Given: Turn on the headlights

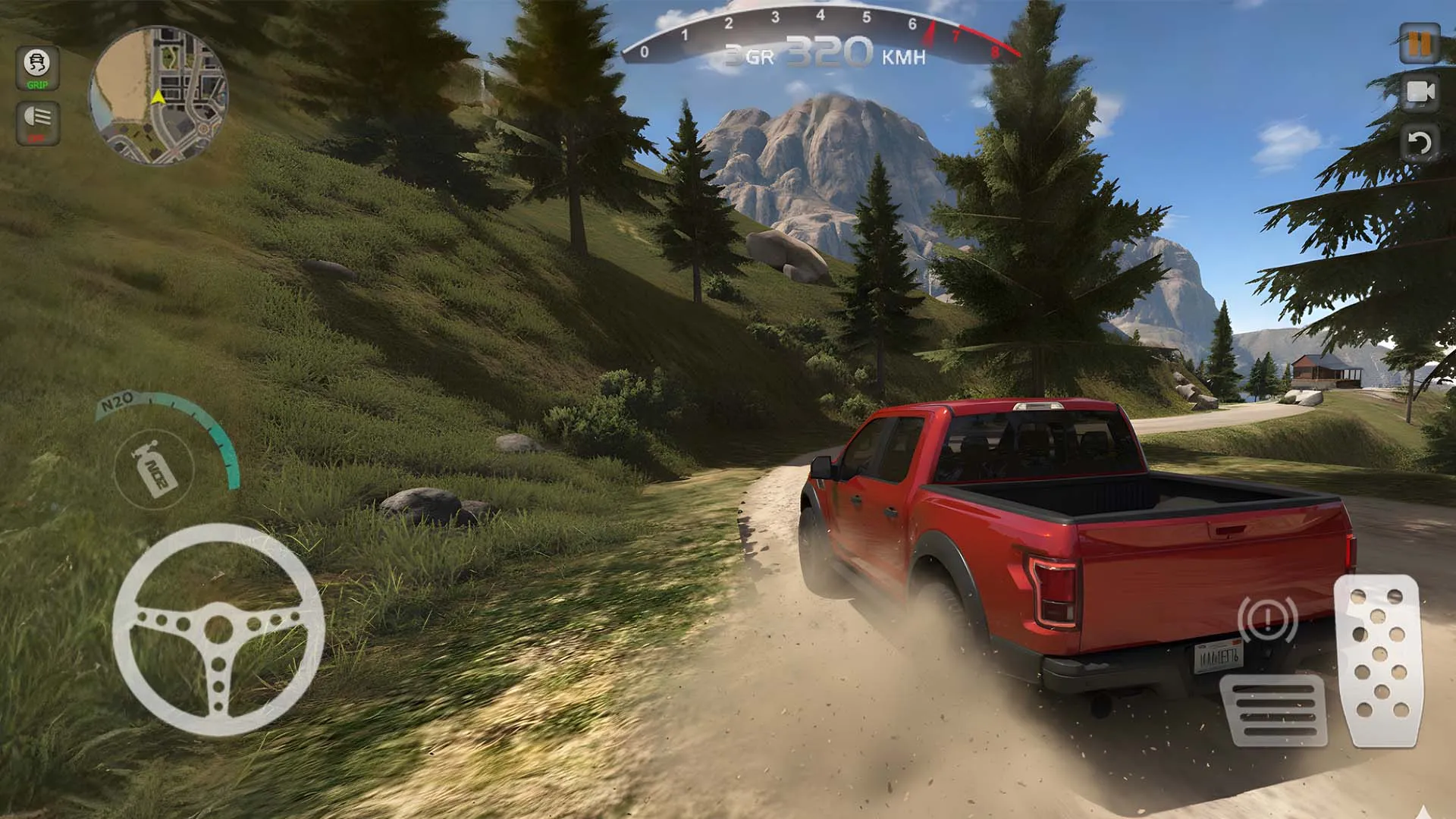Looking at the screenshot, I should coord(36,121).
